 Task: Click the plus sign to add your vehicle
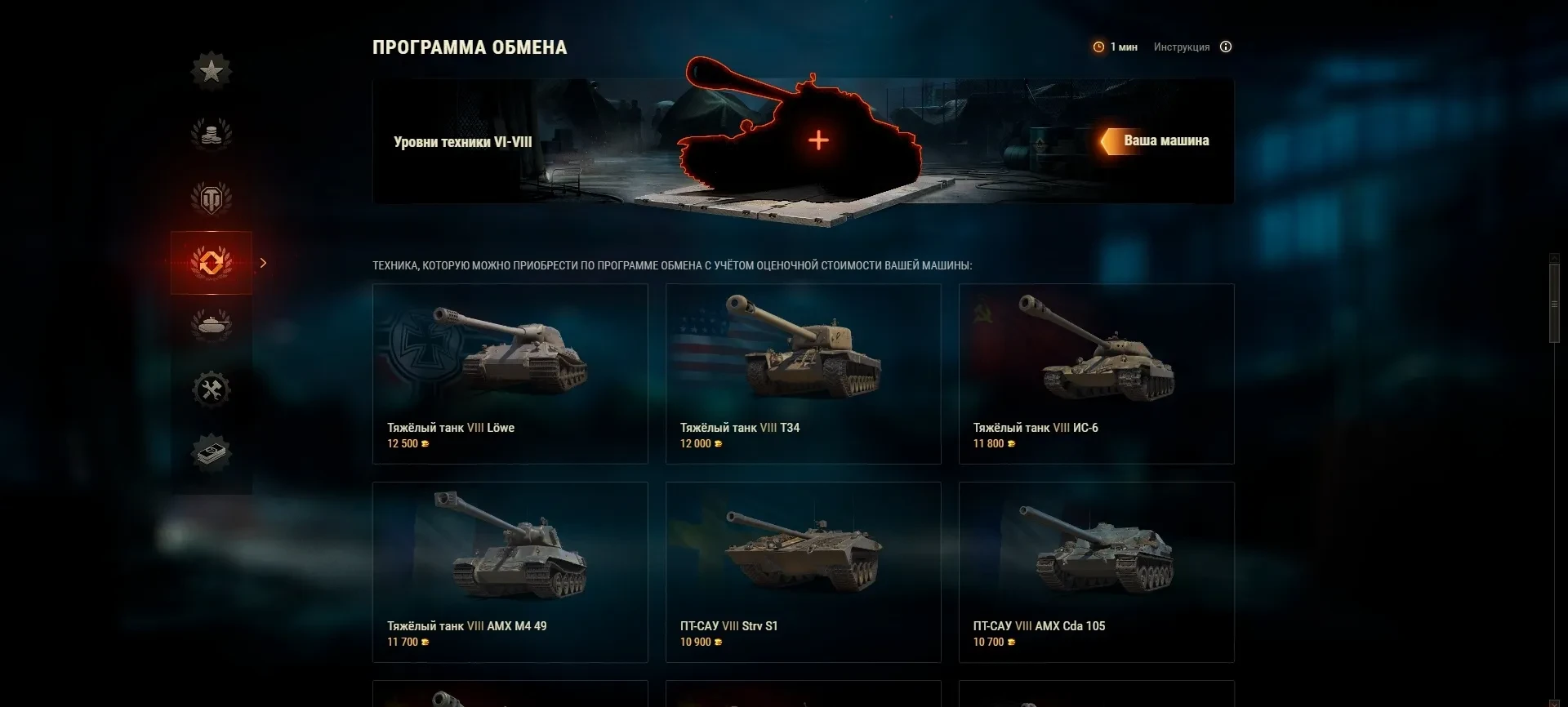point(818,140)
